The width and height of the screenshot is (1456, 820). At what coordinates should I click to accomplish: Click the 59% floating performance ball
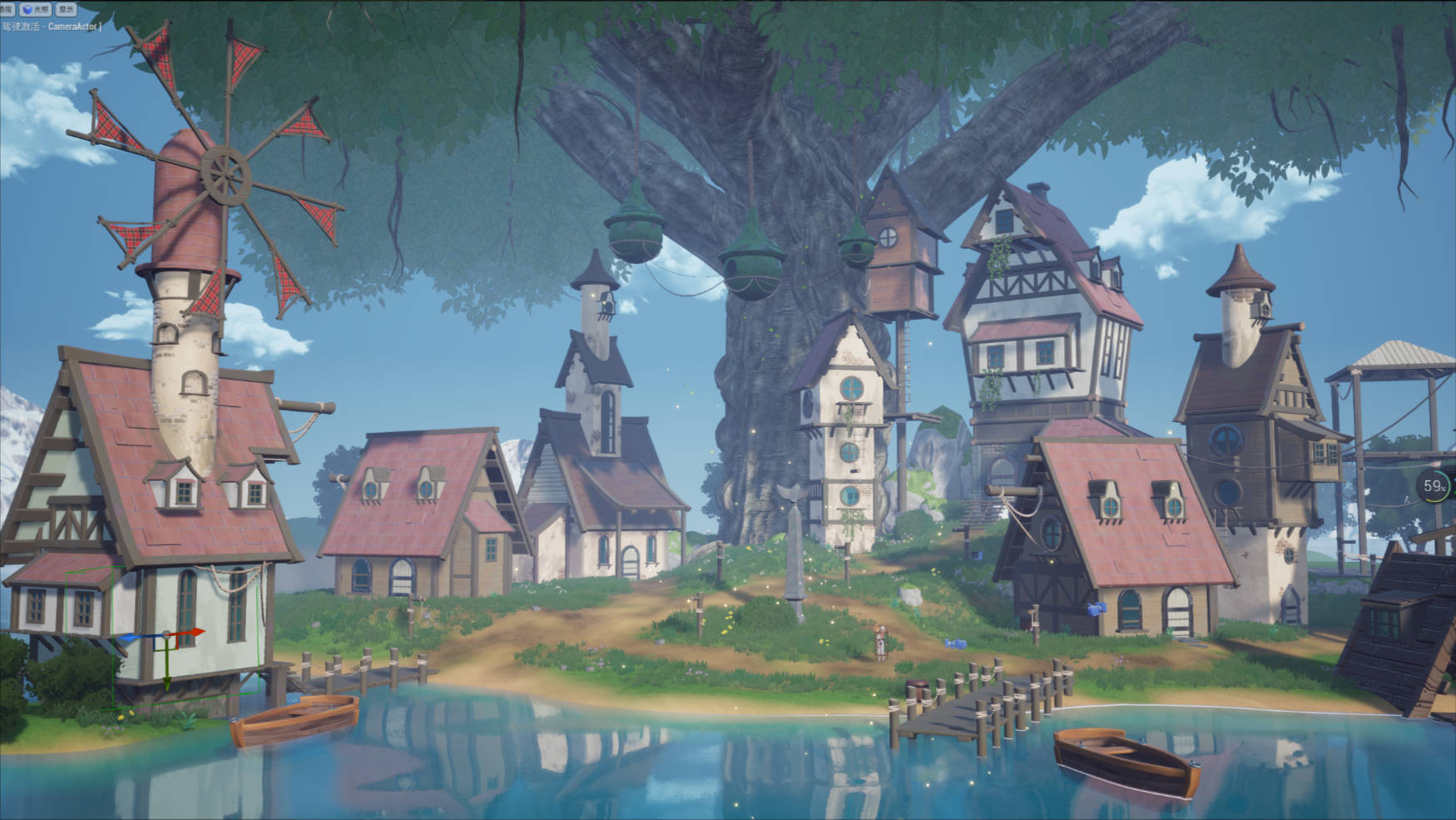(1434, 486)
